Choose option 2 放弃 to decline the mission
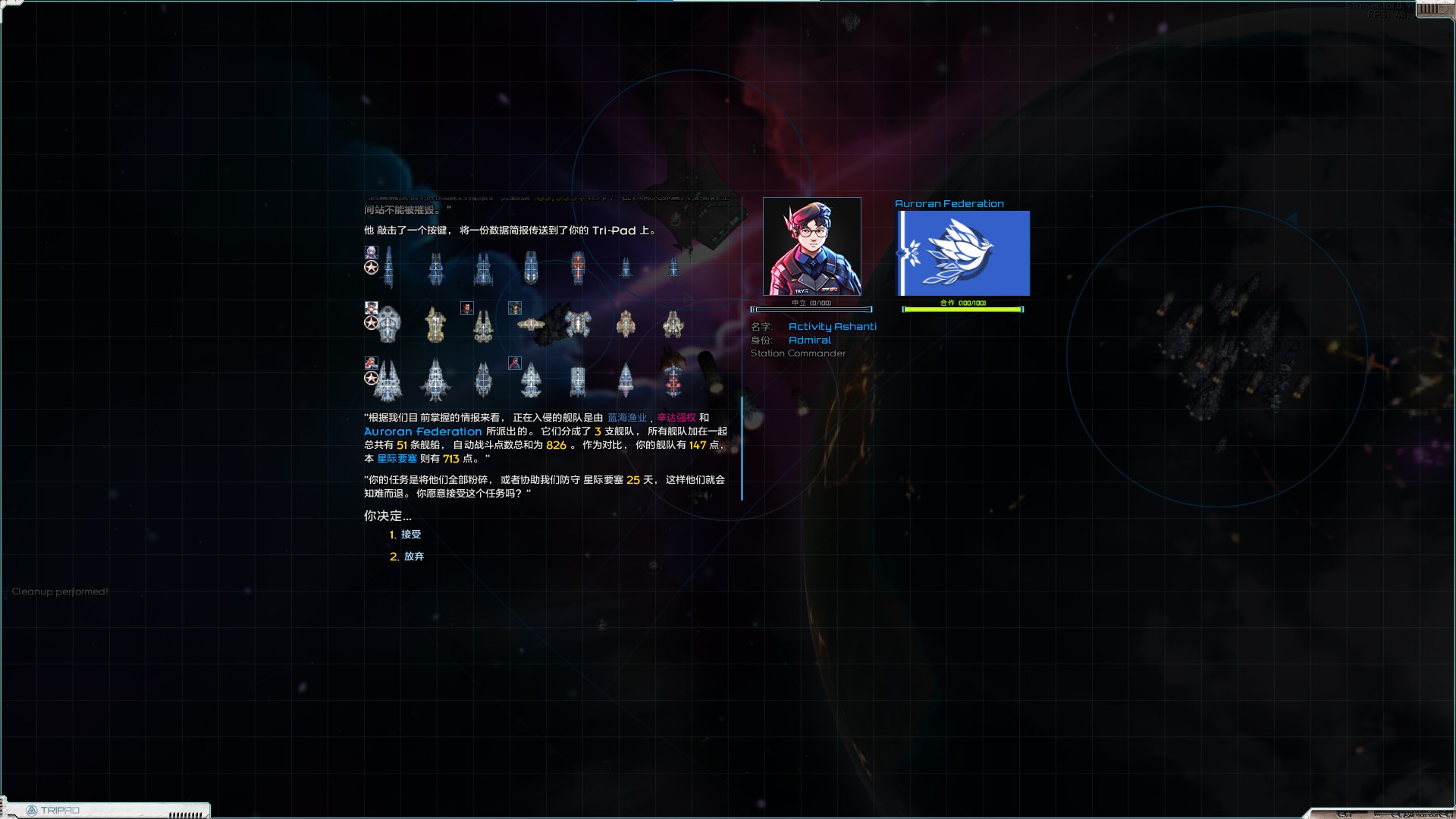The height and width of the screenshot is (819, 1456). pos(413,556)
